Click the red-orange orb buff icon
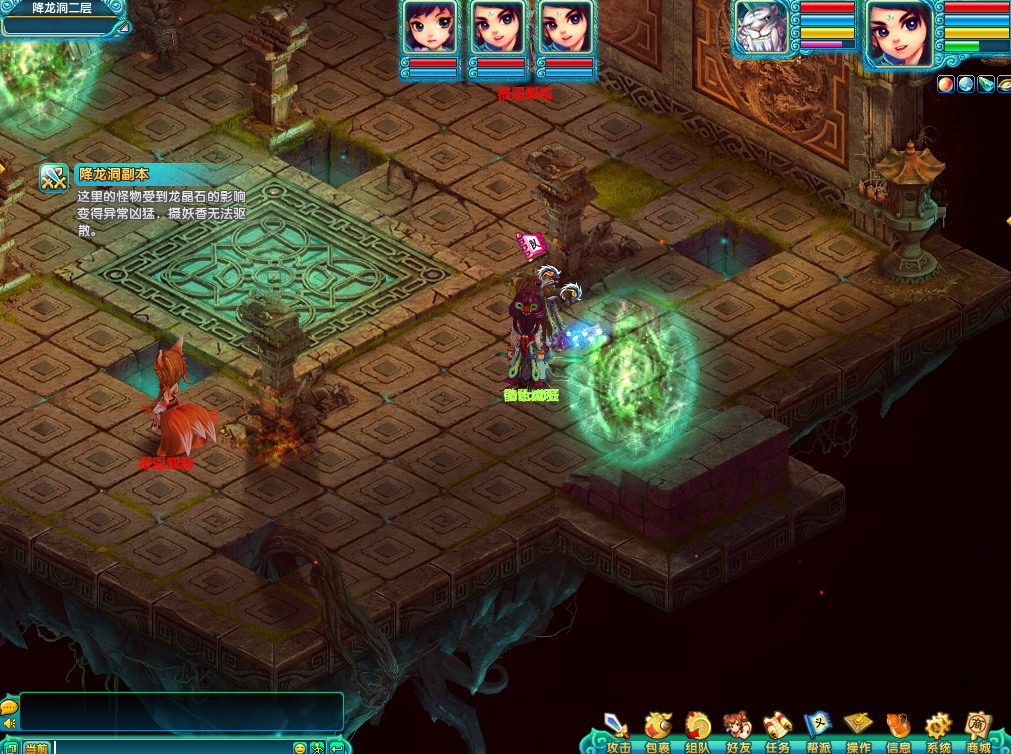 [946, 84]
